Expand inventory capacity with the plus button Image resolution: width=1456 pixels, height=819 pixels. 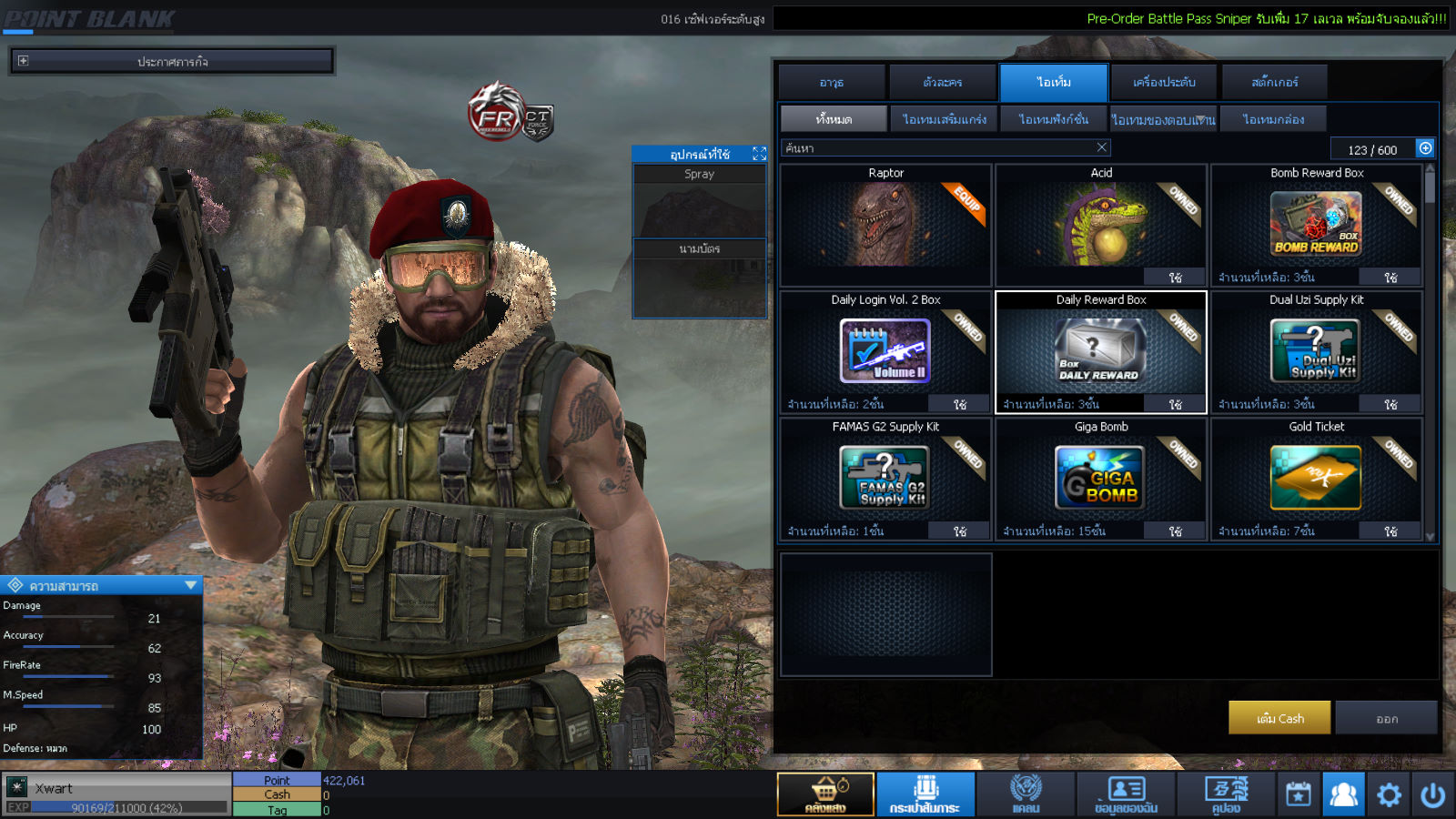tap(1425, 148)
